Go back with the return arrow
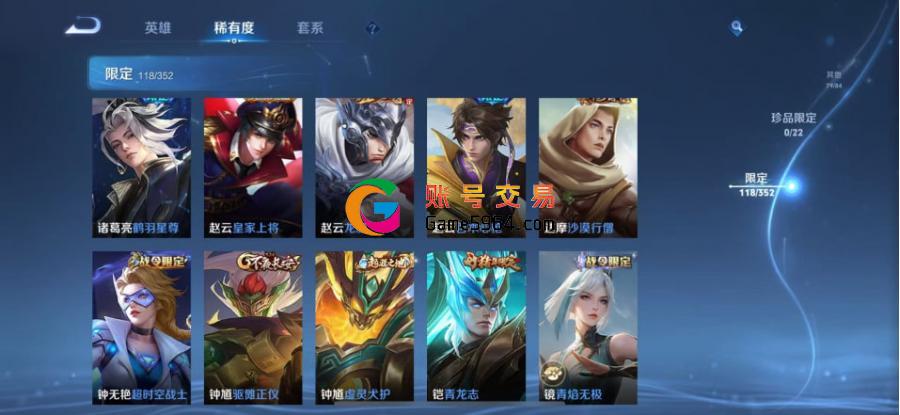 82,26
